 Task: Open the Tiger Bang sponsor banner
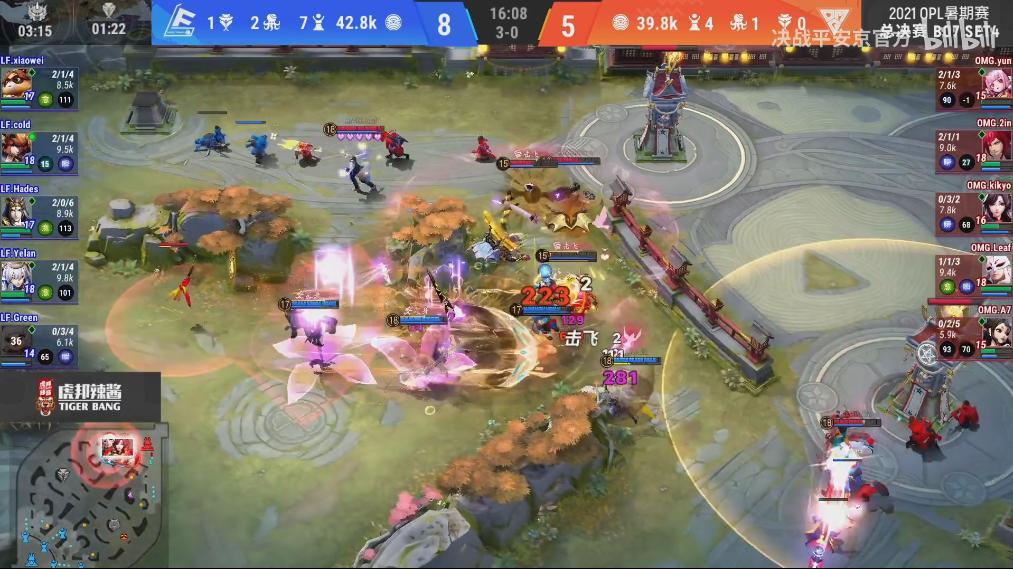[80, 396]
